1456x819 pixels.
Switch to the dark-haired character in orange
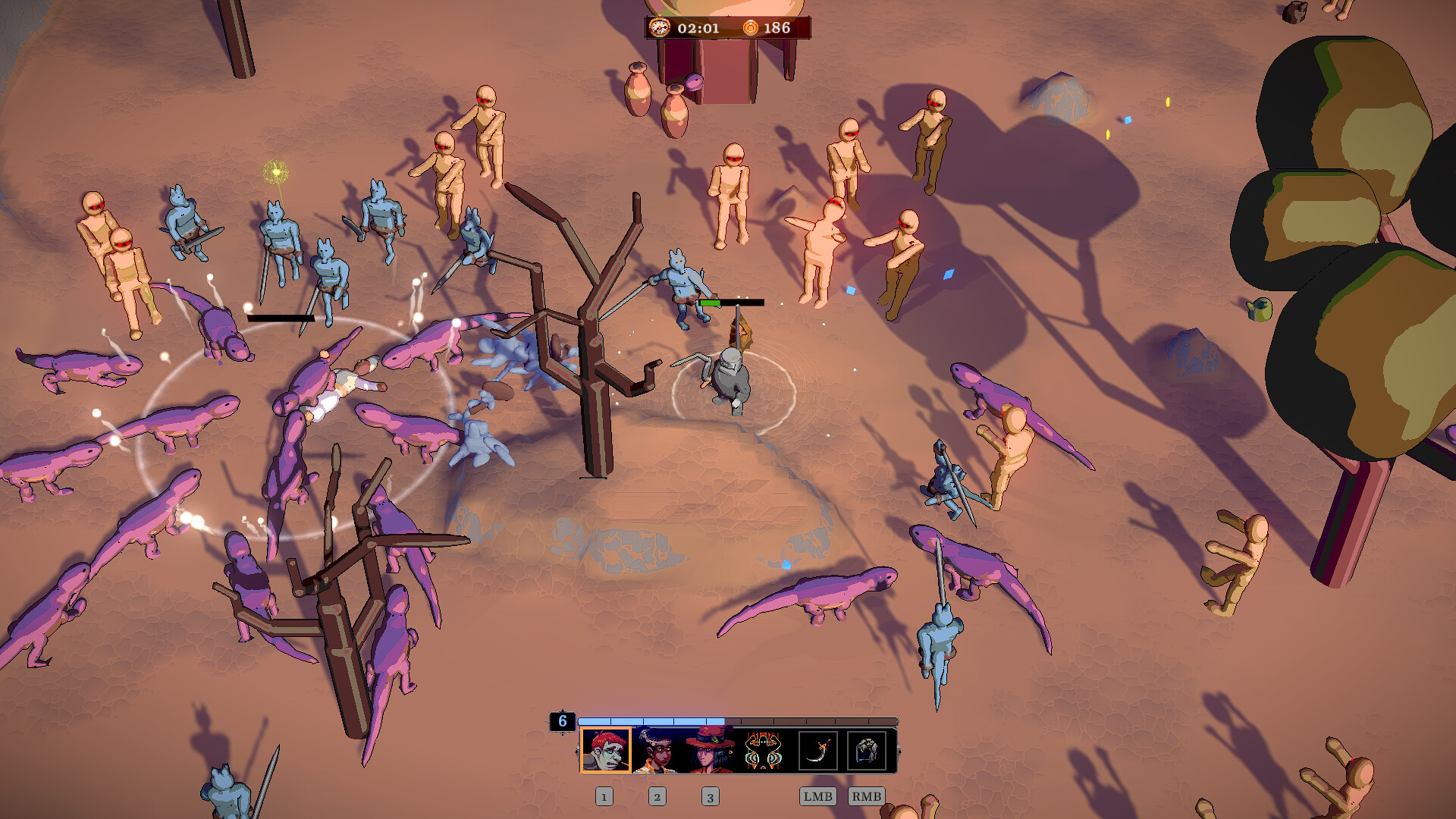click(657, 750)
